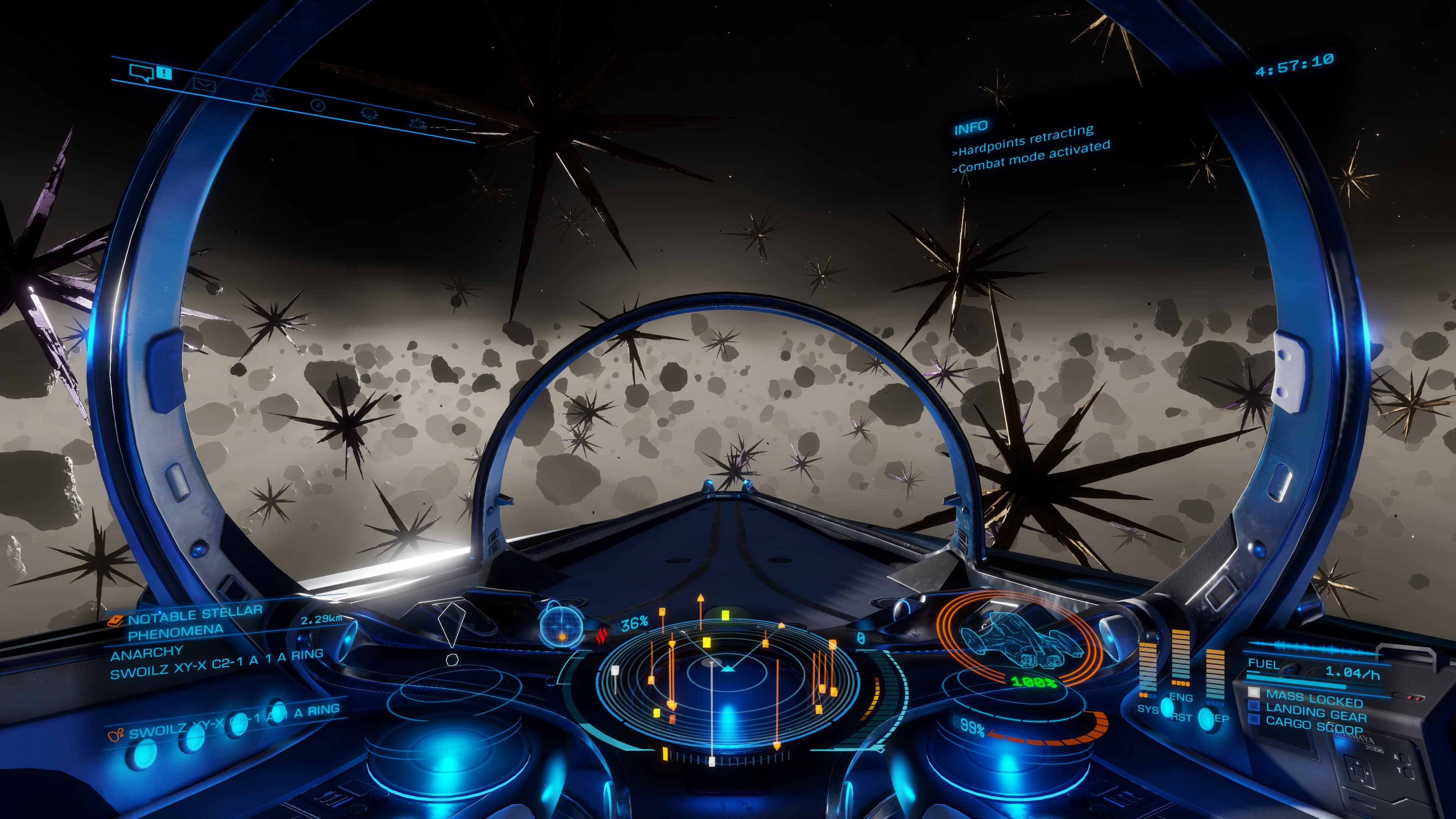The image size is (1456, 819).
Task: Open the squadron emblem tab
Action: 369,114
